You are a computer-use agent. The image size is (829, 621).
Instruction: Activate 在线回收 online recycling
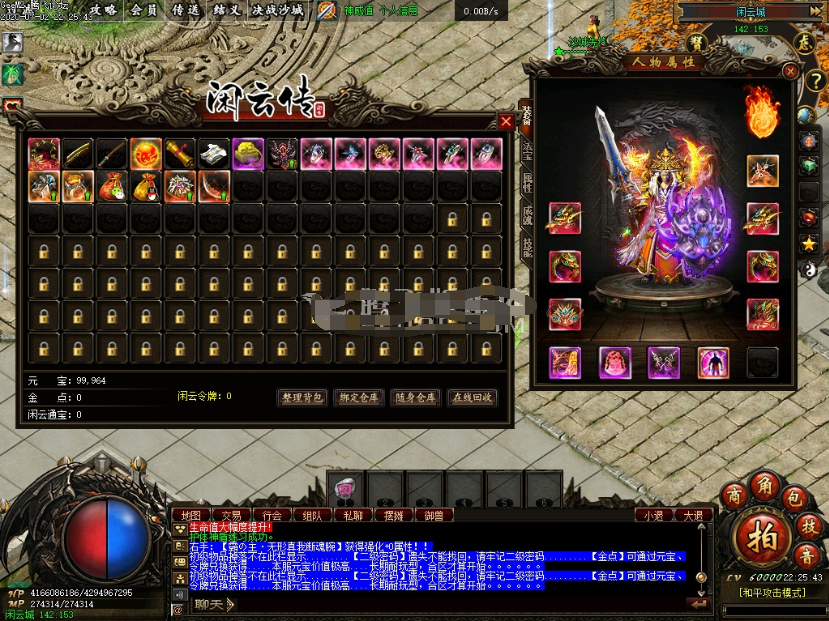(471, 398)
